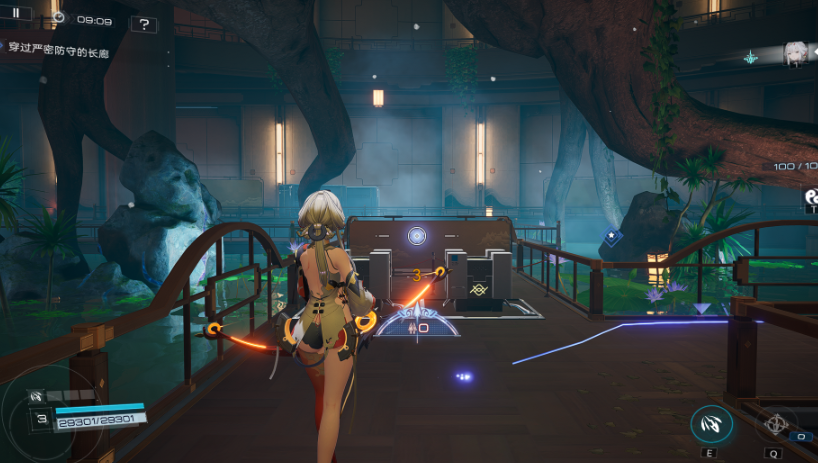Click the swirl icon below the 100 counter

click(x=811, y=198)
